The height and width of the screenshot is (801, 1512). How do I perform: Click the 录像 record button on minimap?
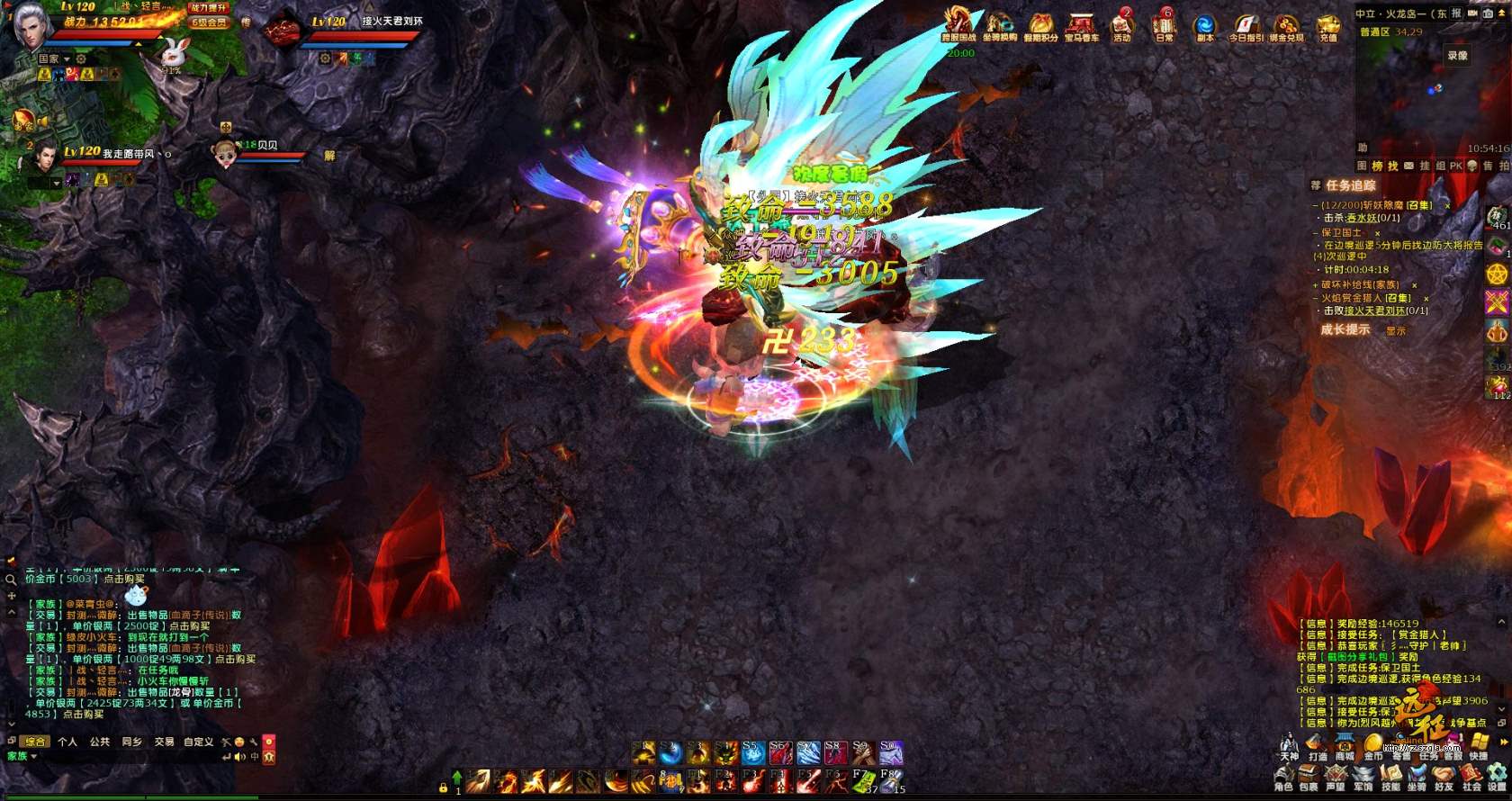pos(1457,56)
